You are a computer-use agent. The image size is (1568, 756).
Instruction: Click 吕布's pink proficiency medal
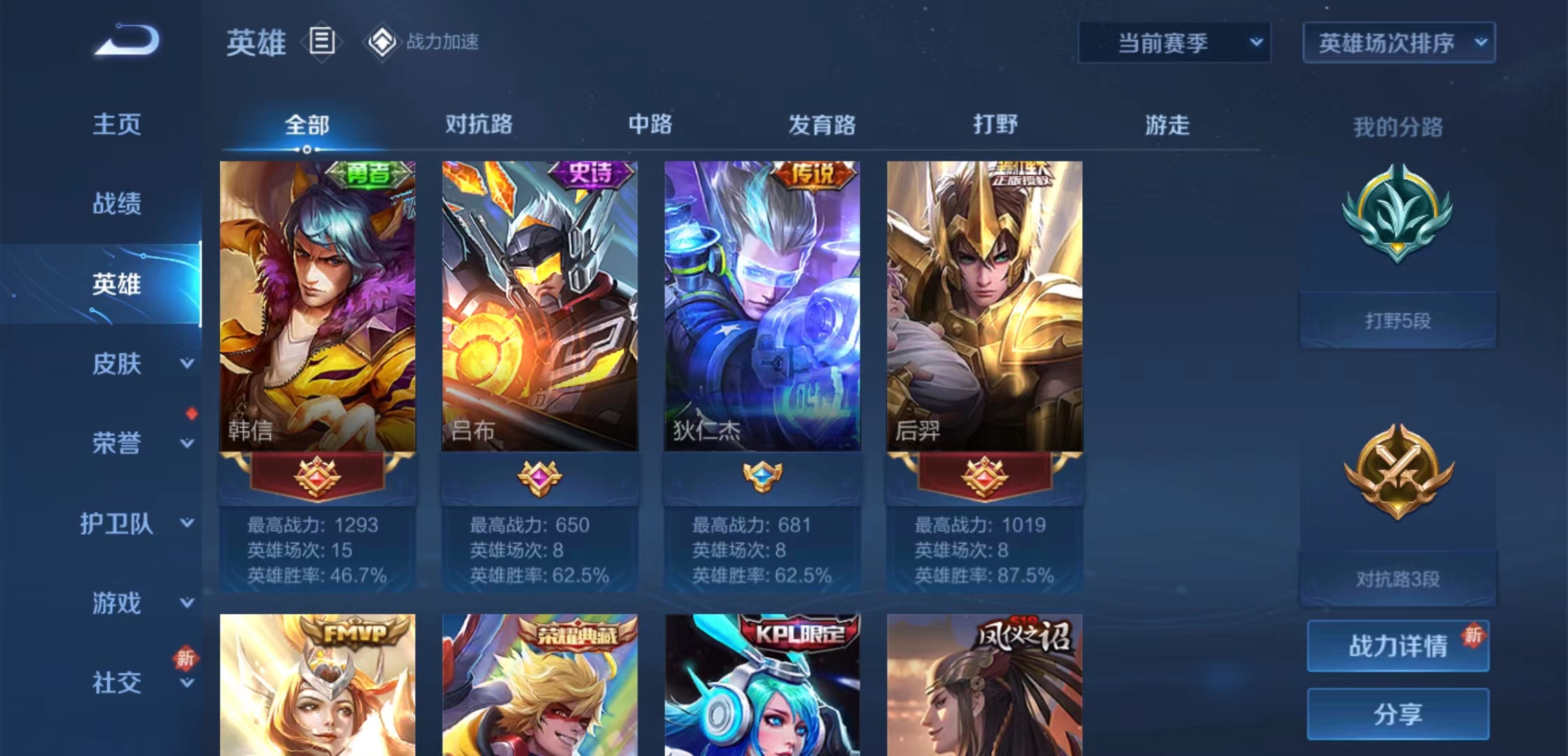tap(539, 476)
